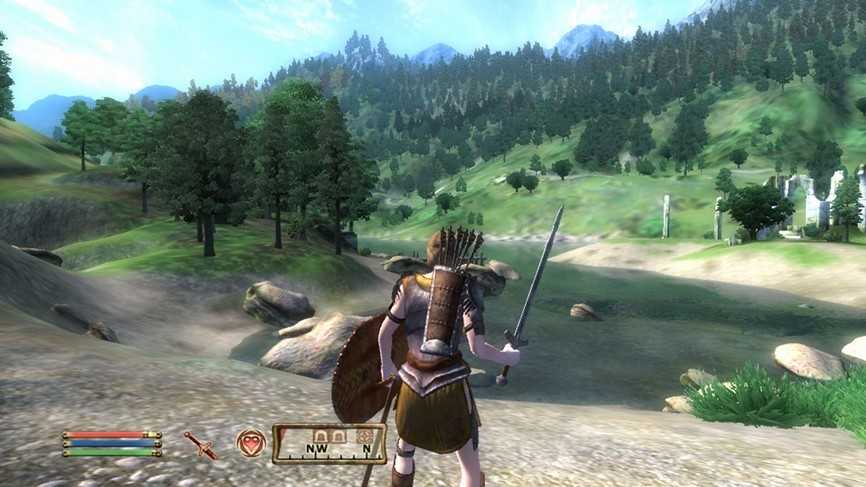866x487 pixels.
Task: Select the equipped sword weapon icon
Action: click(200, 445)
